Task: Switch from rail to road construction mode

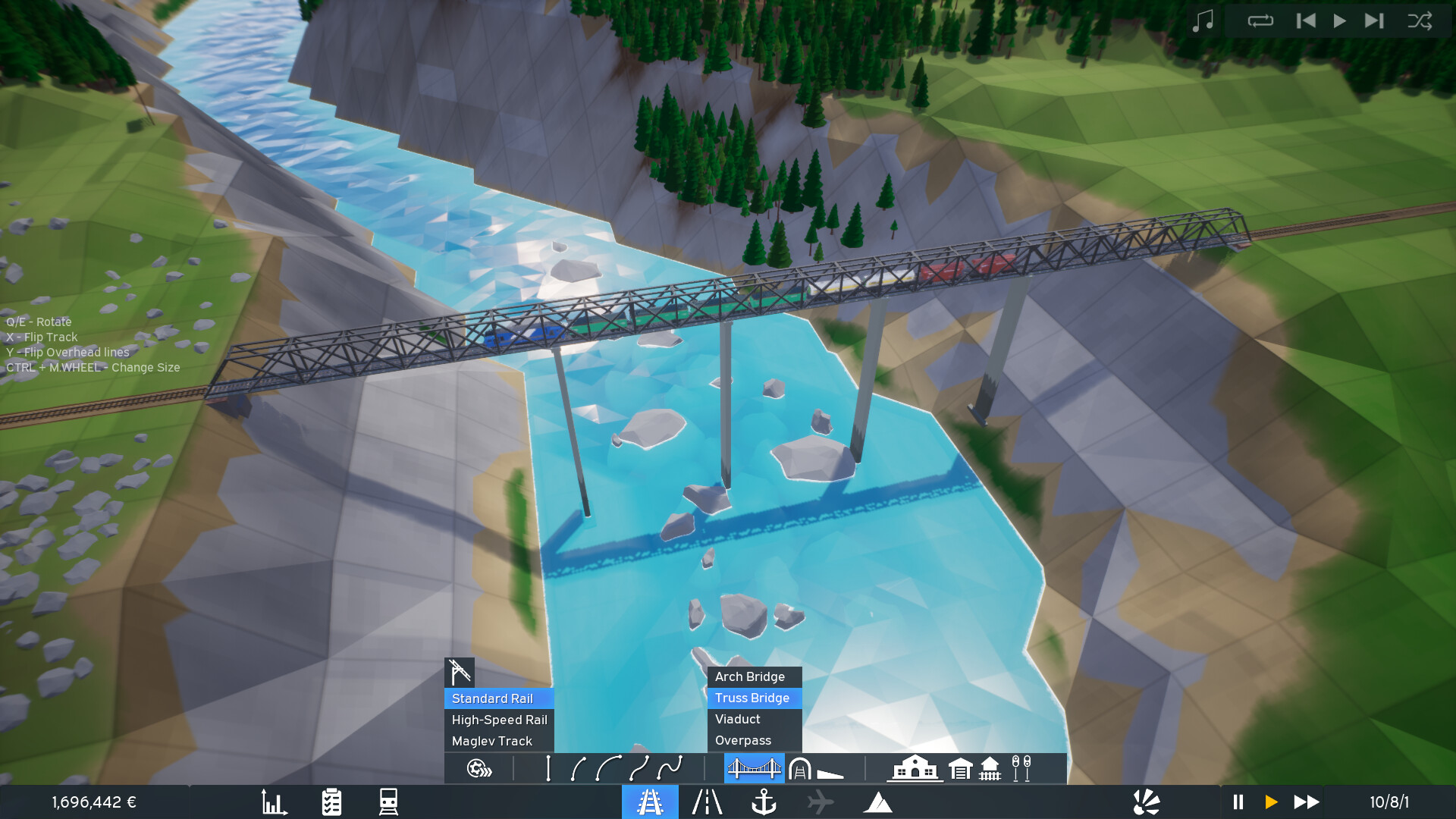Action: point(707,800)
